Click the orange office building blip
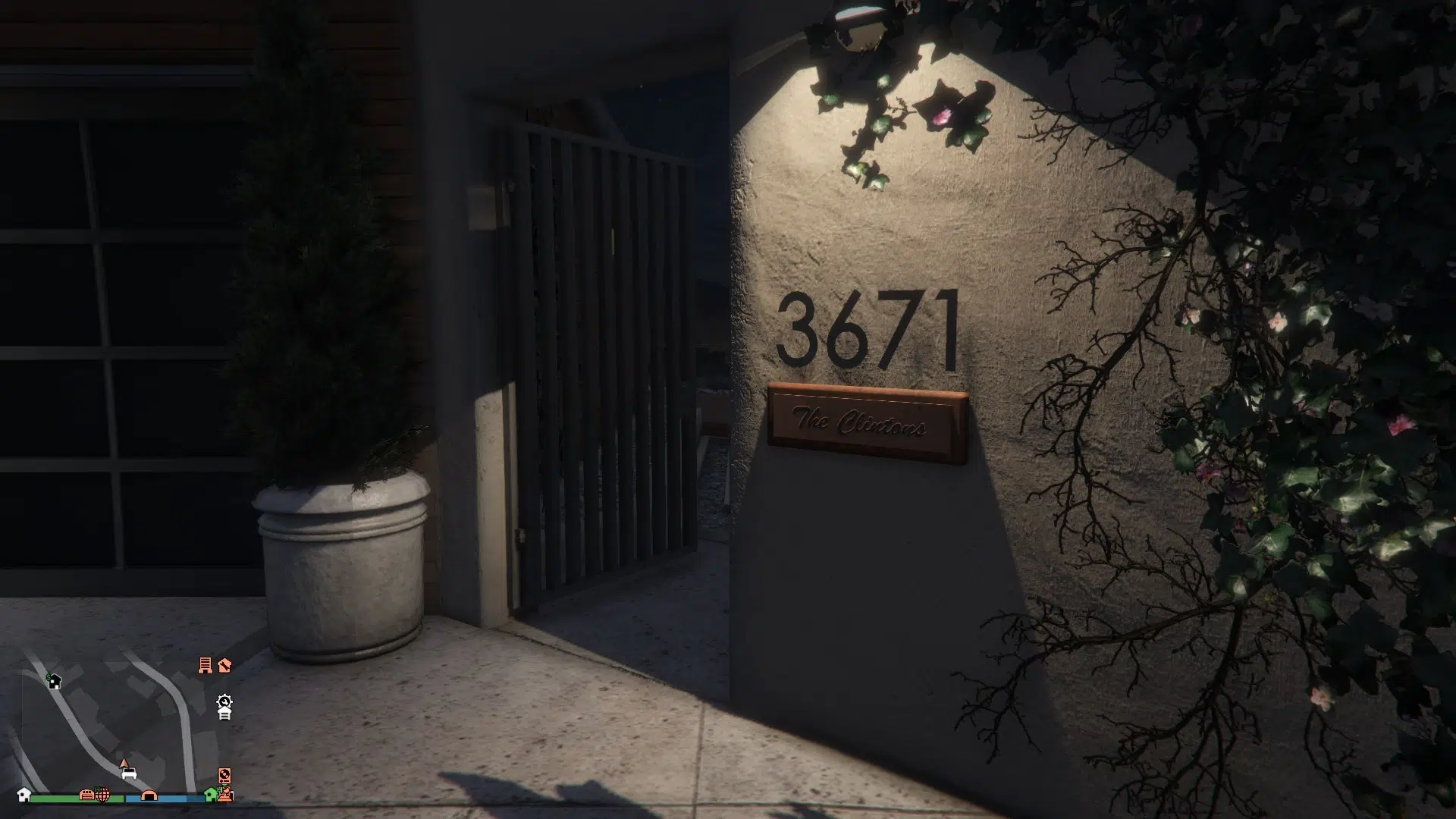The width and height of the screenshot is (1456, 819). pyautogui.click(x=205, y=665)
